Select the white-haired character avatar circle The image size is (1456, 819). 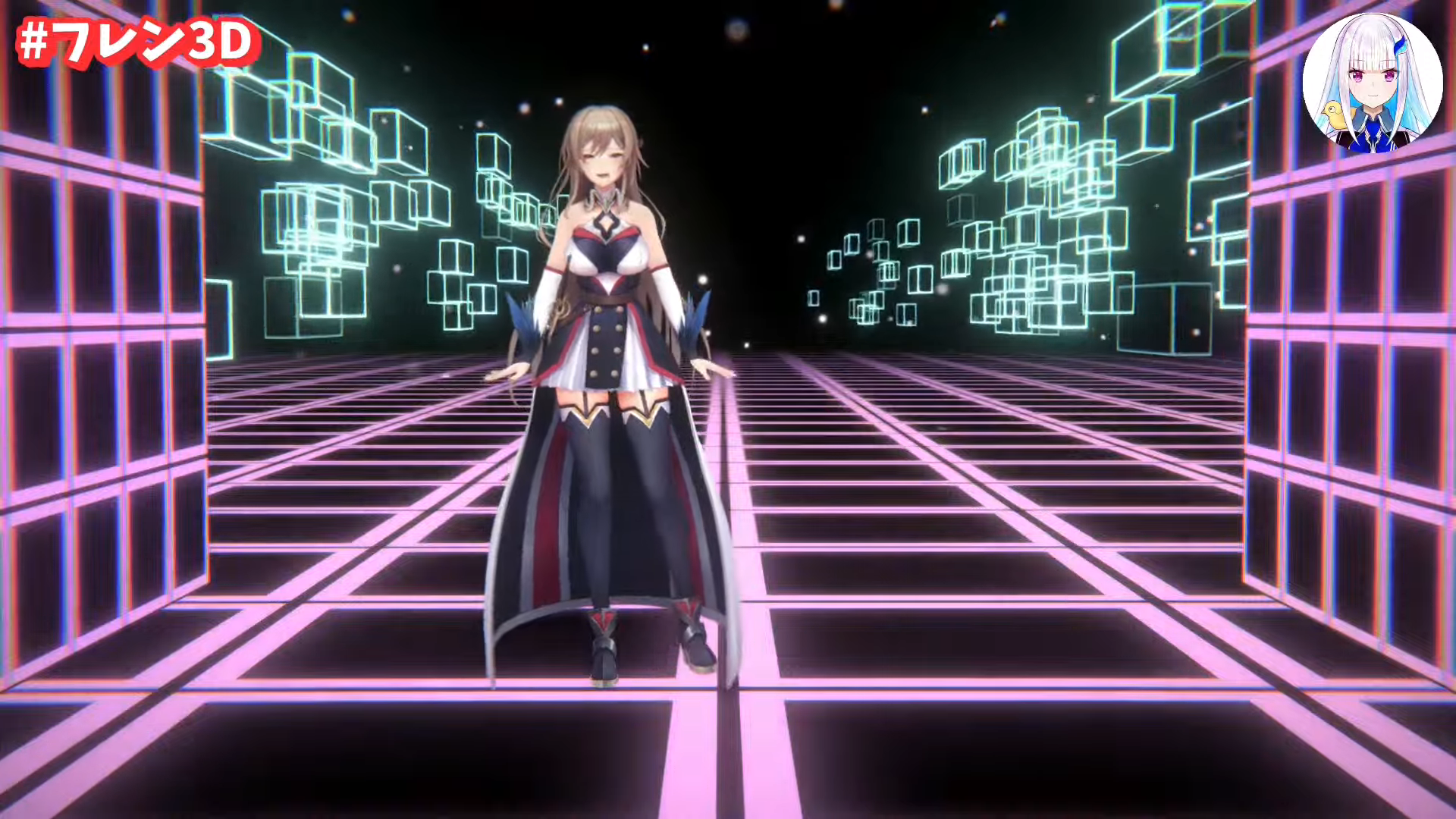[x=1371, y=83]
